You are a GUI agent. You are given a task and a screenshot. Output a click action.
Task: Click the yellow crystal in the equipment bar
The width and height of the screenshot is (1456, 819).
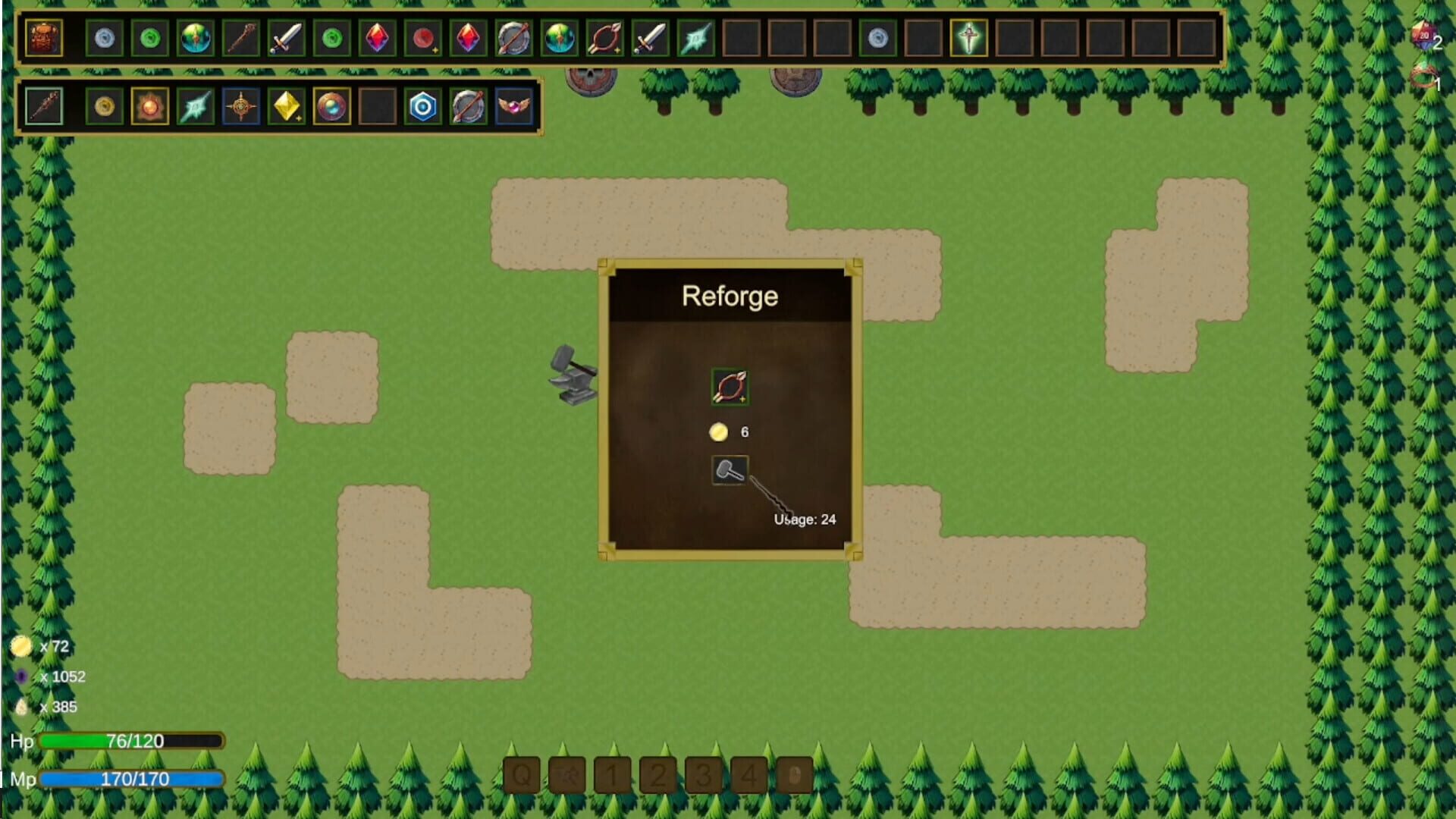click(x=287, y=106)
